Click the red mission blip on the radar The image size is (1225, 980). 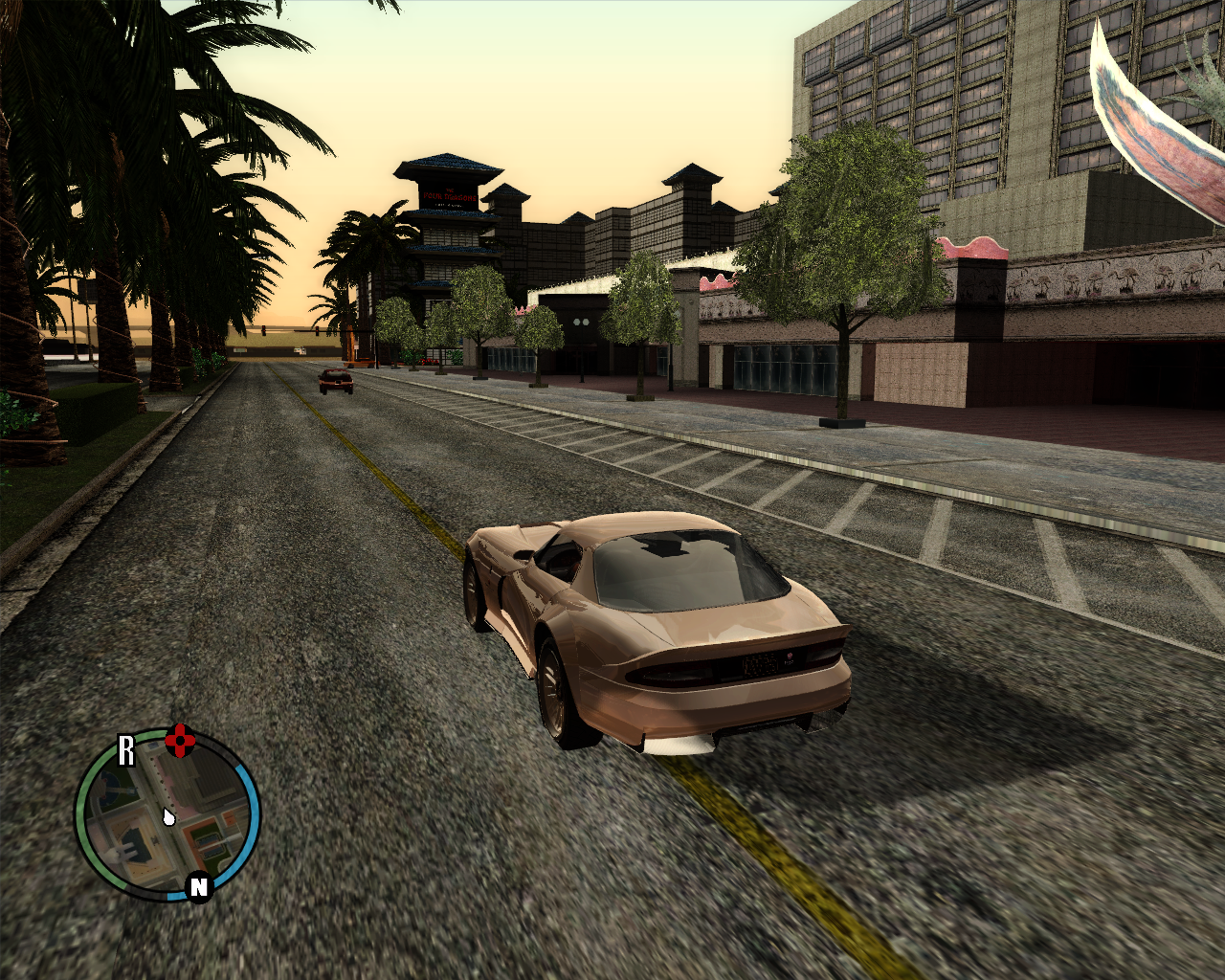(x=181, y=741)
